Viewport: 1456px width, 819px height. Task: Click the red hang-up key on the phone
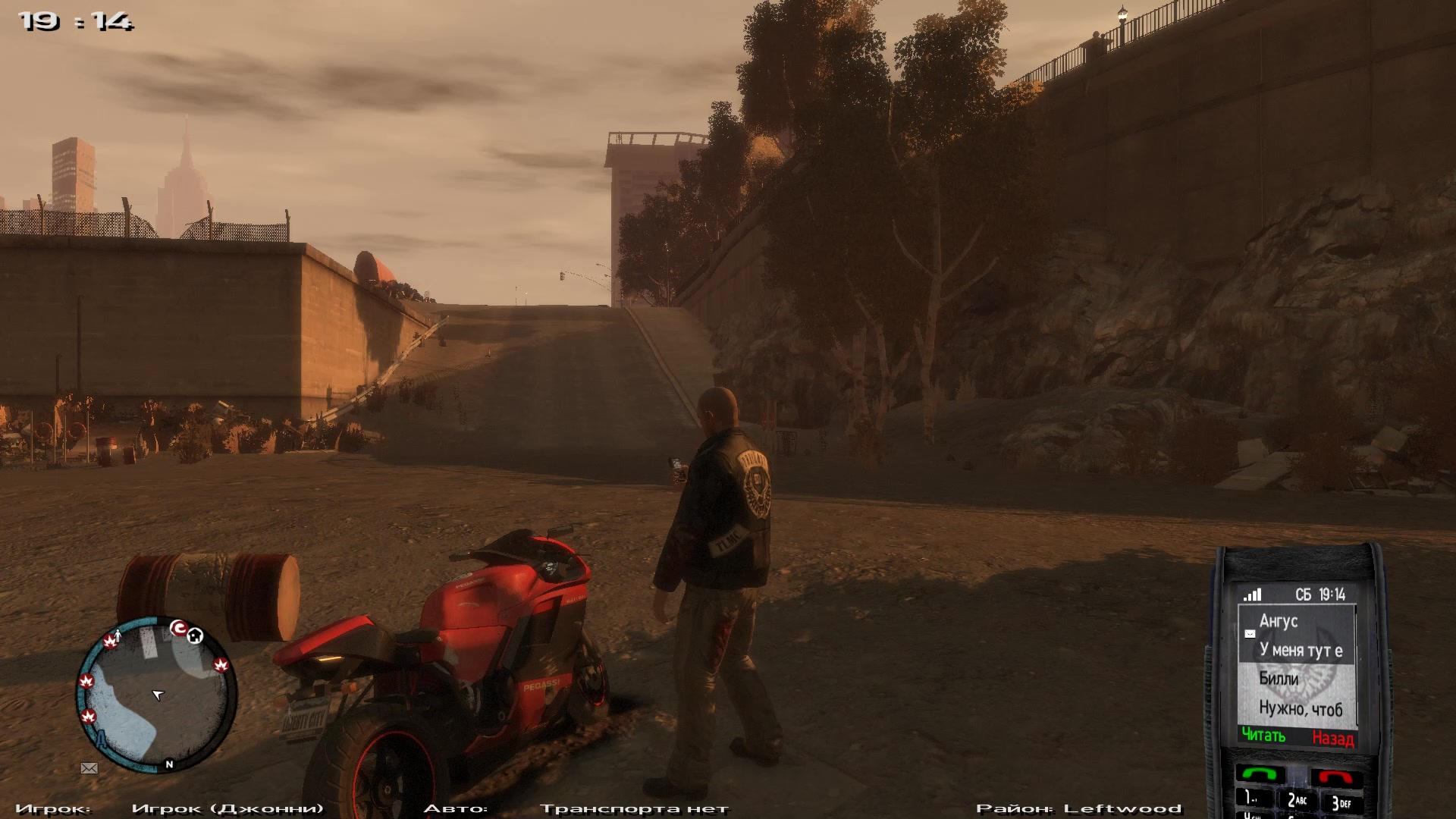tap(1335, 777)
